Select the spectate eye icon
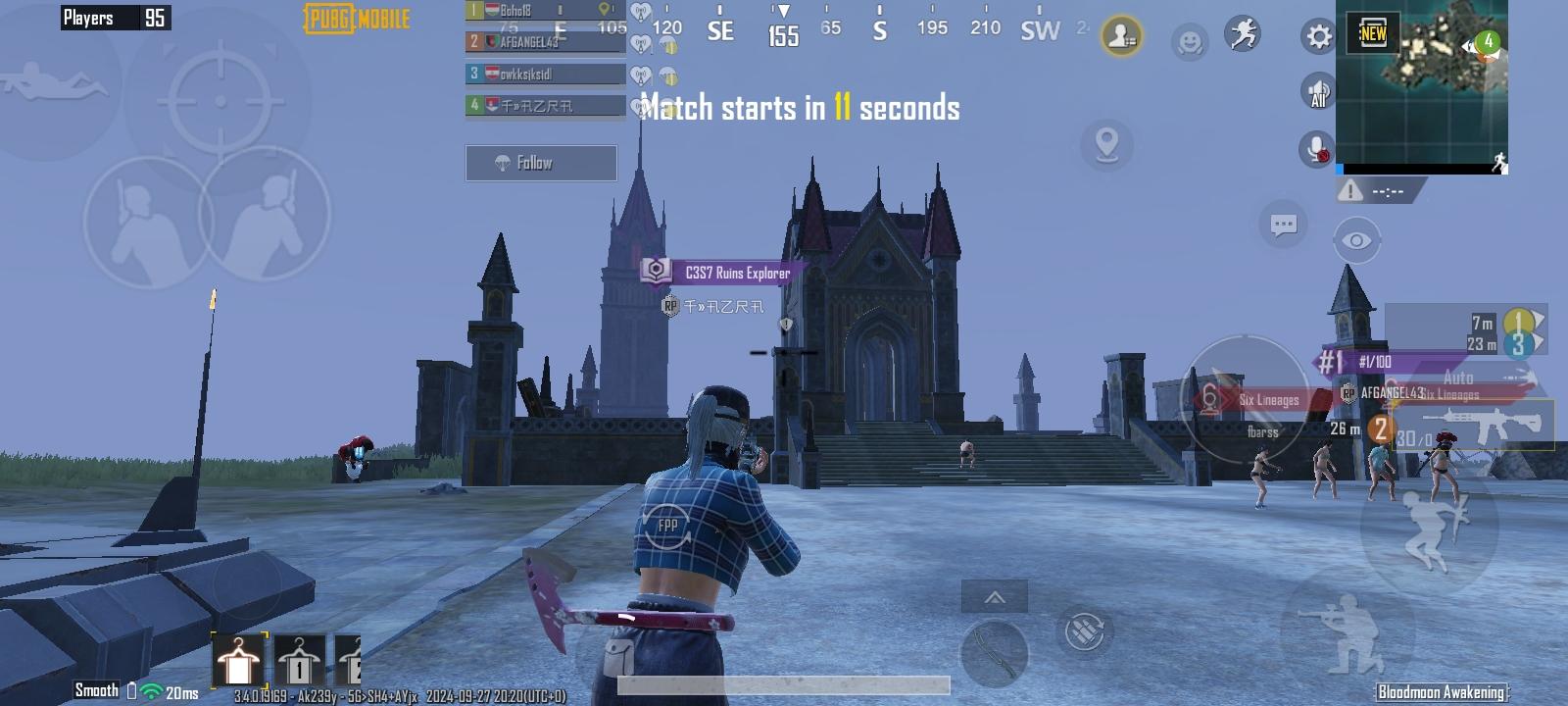1568x706 pixels. 1358,238
